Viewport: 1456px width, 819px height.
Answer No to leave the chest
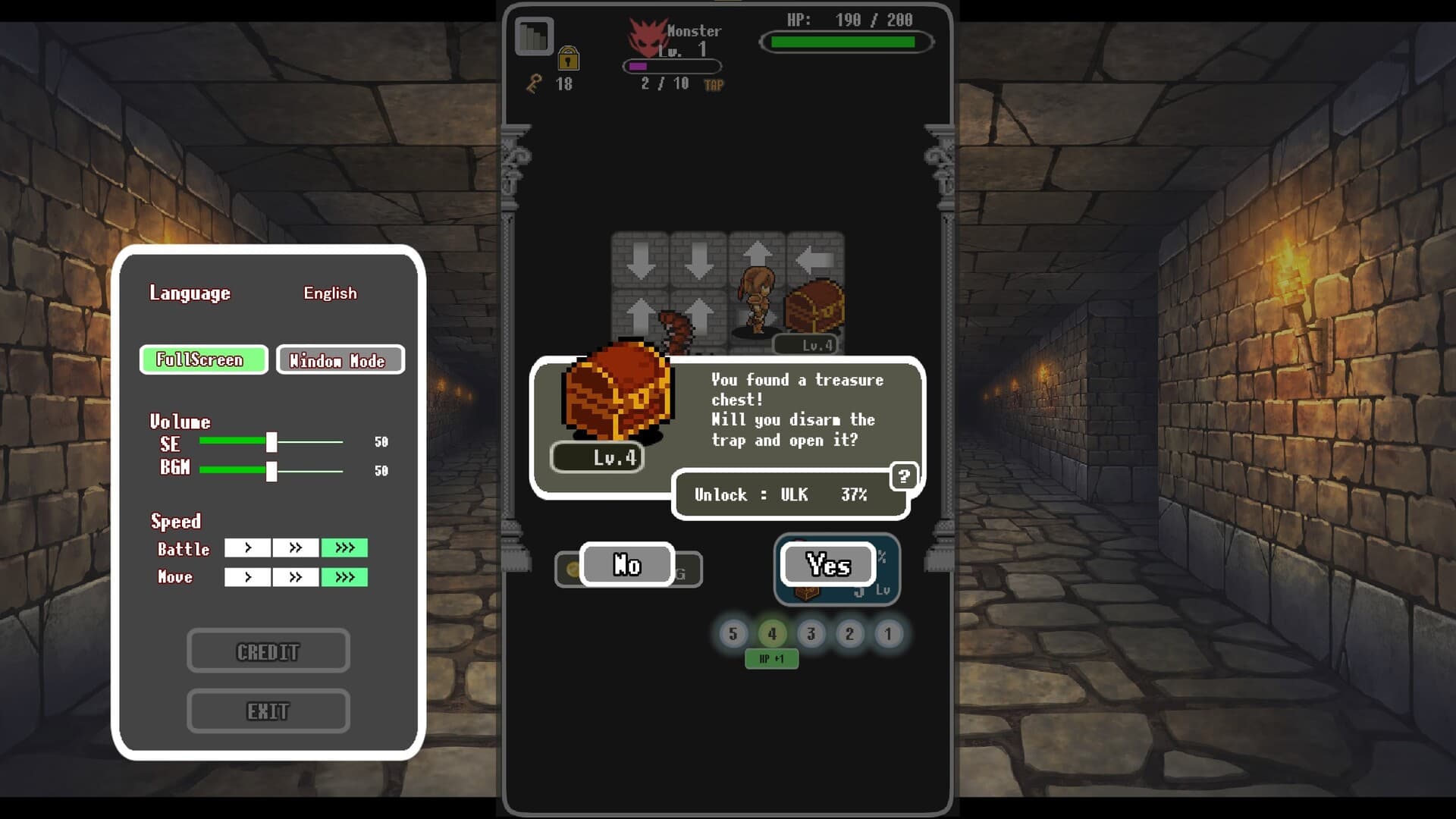[x=626, y=565]
